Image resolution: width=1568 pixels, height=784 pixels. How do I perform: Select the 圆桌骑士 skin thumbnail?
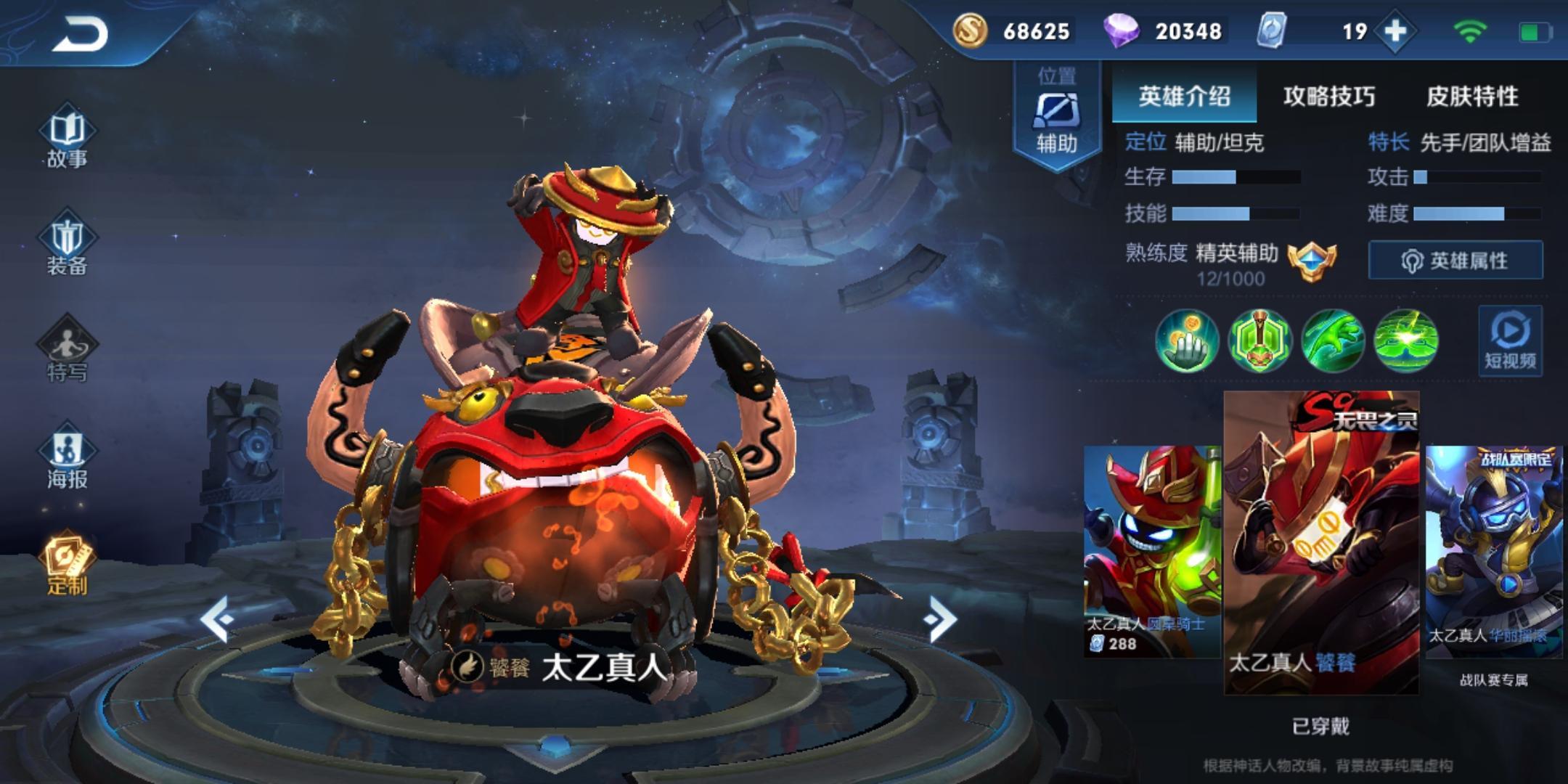(x=1152, y=552)
